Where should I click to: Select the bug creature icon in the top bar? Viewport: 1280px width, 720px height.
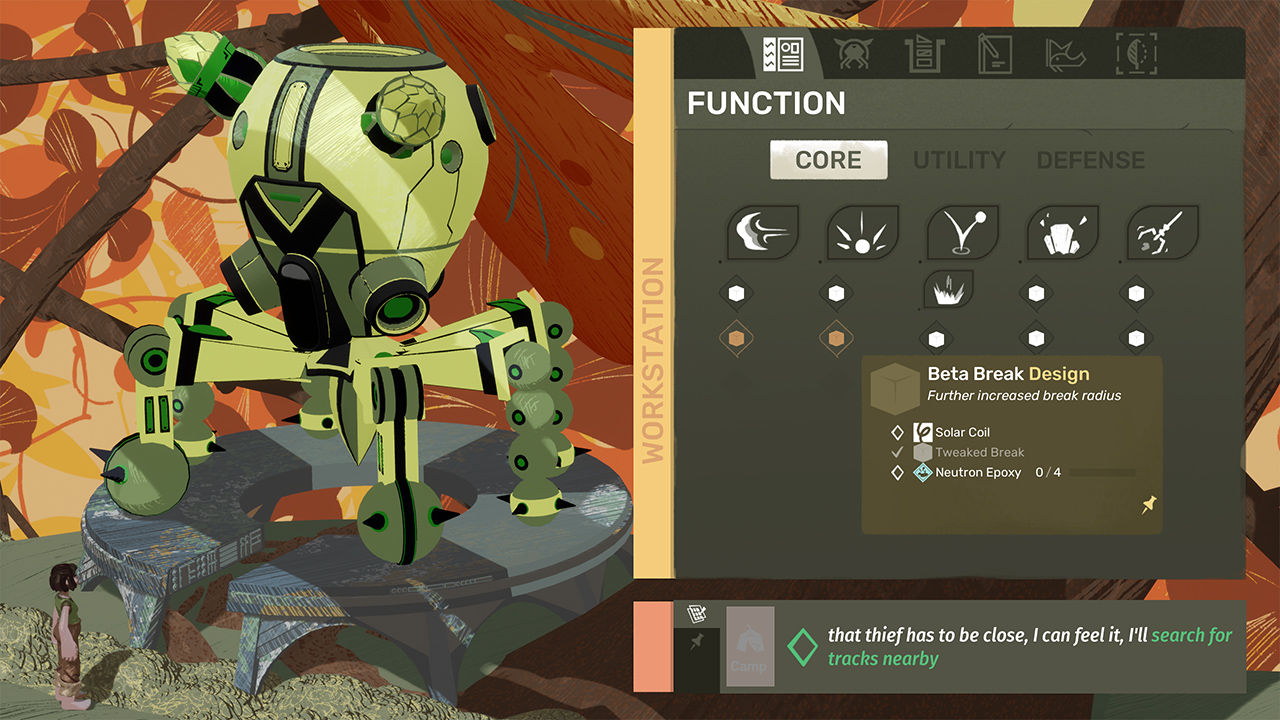coord(854,55)
